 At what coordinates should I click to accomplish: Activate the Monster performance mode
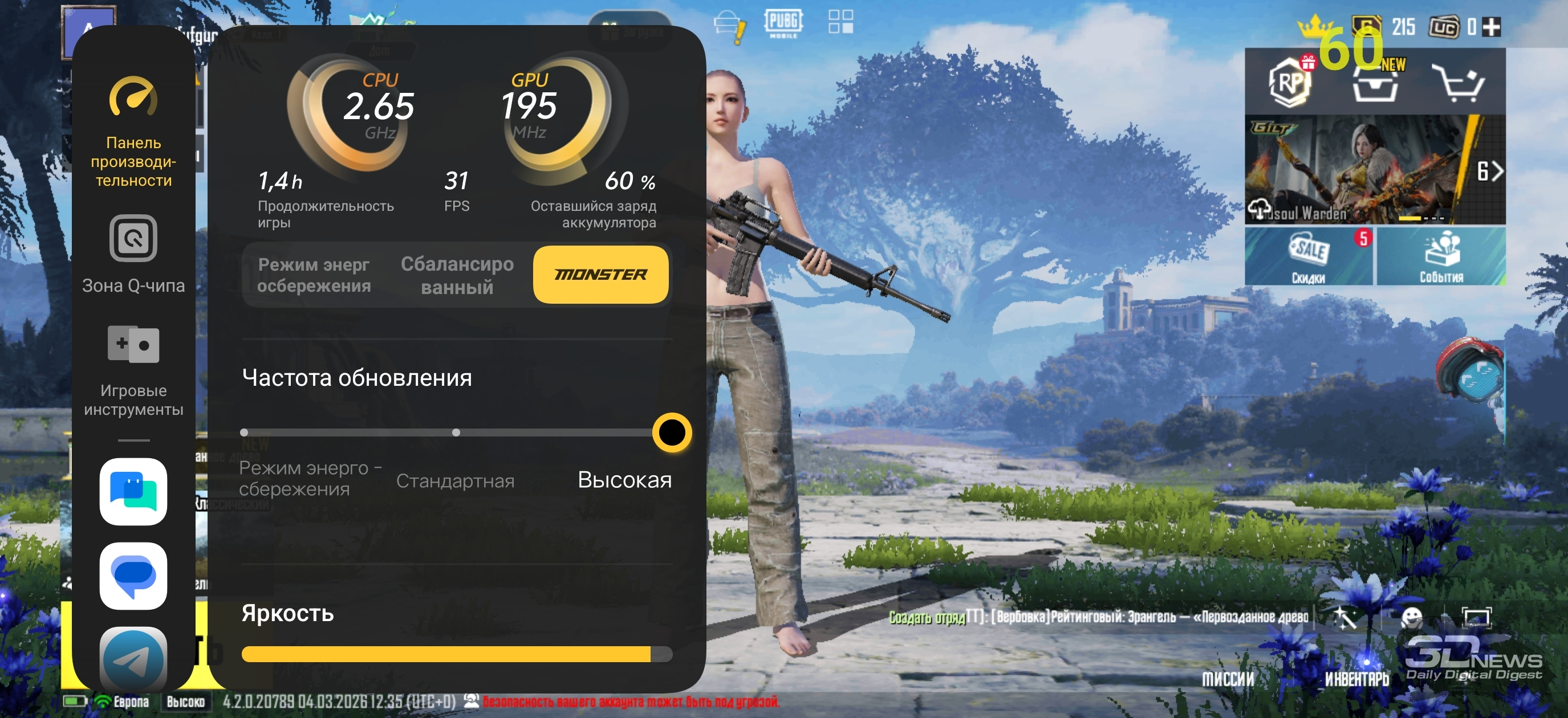(600, 275)
